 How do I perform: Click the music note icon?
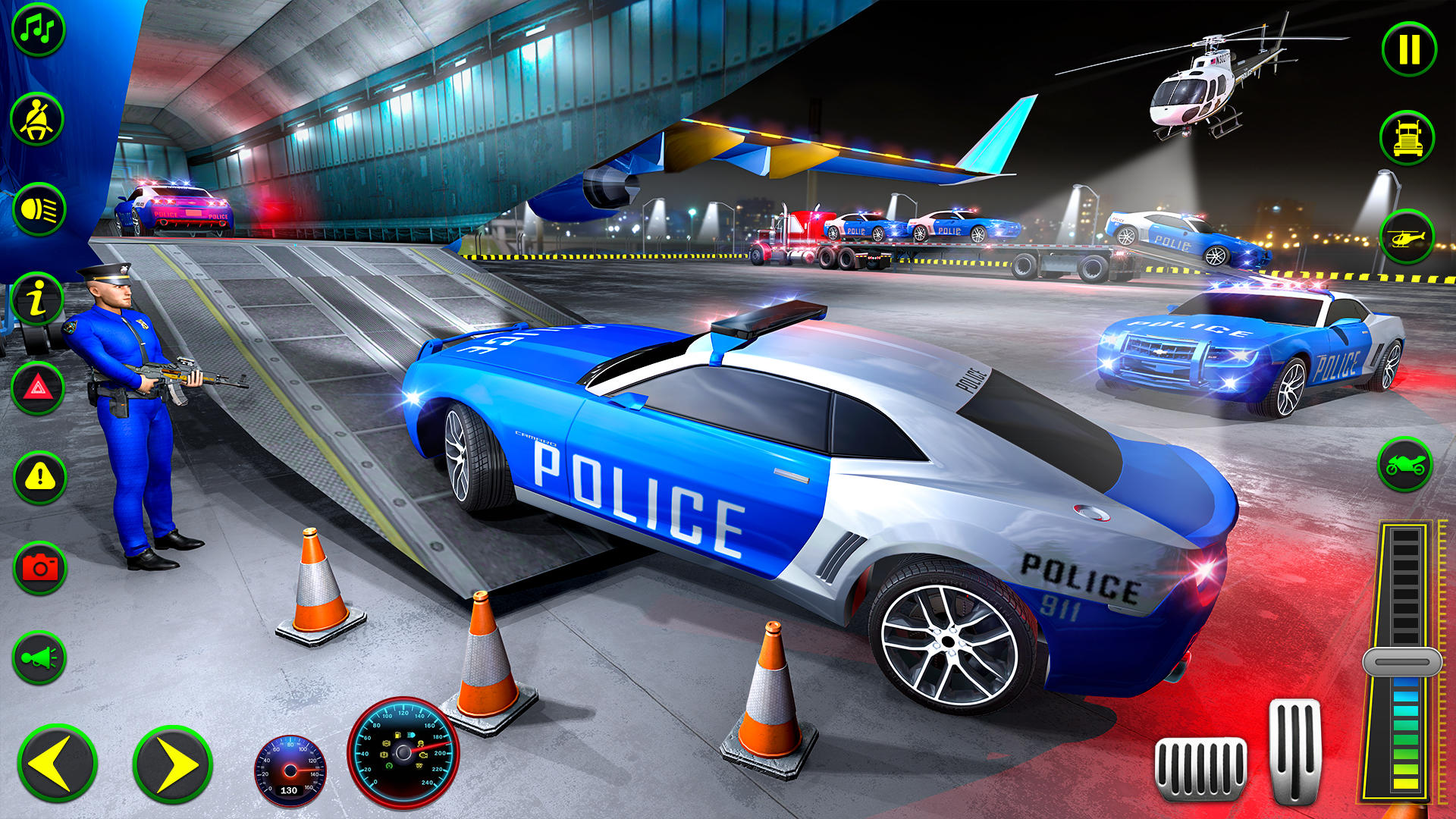(x=39, y=30)
